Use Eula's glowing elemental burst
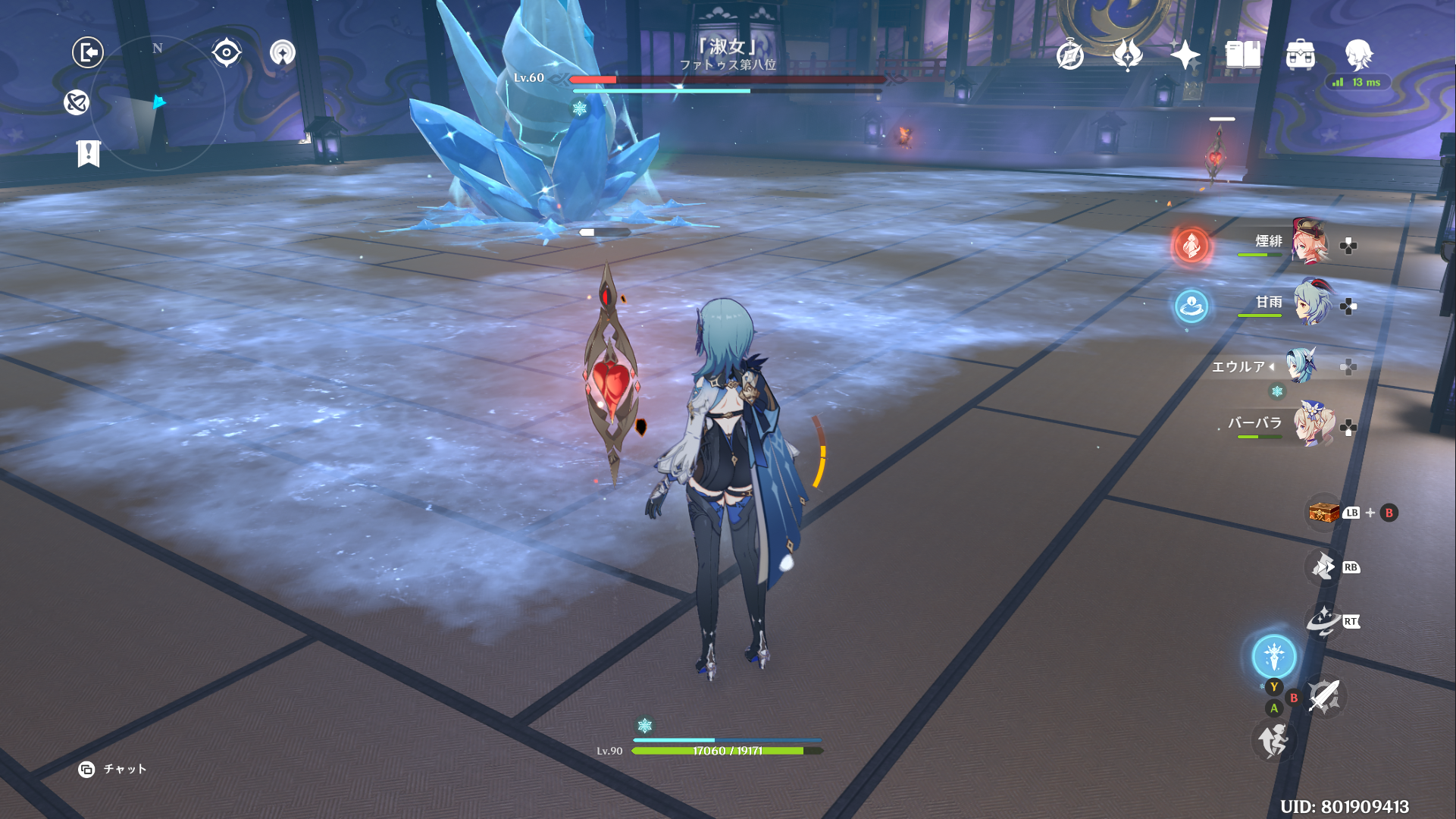 pyautogui.click(x=1274, y=656)
